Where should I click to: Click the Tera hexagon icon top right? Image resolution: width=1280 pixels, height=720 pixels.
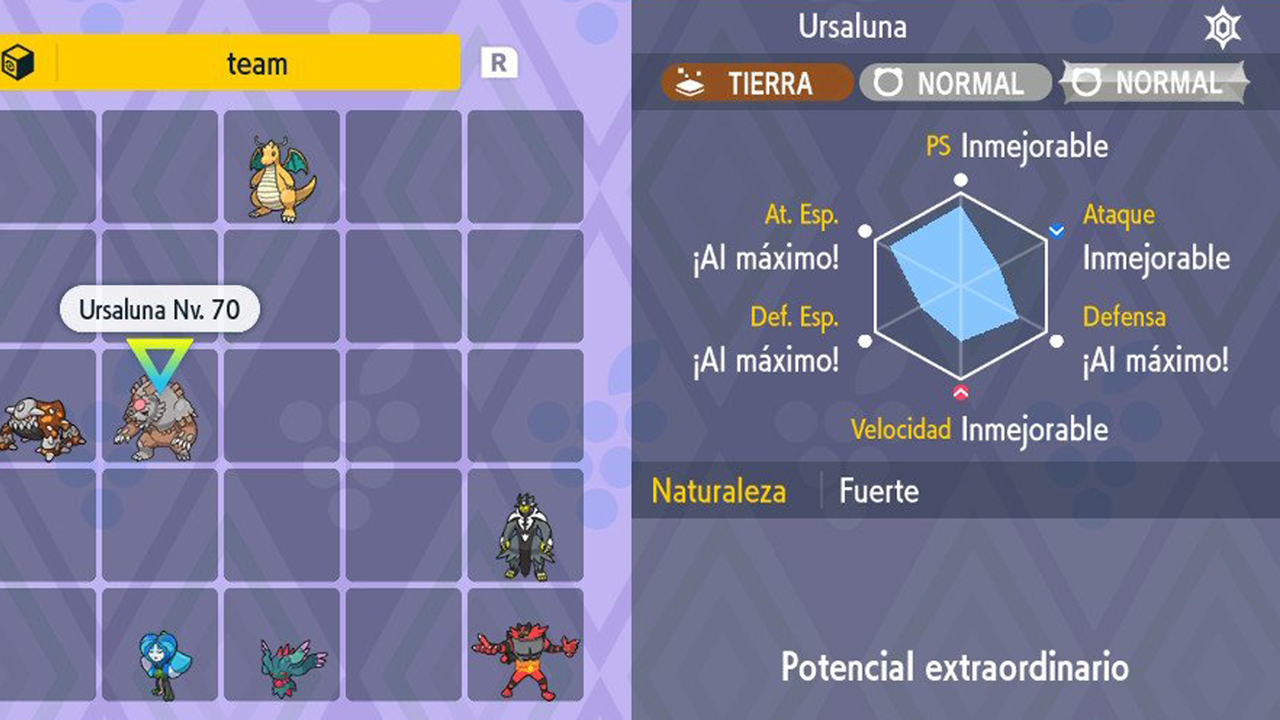tap(1221, 27)
